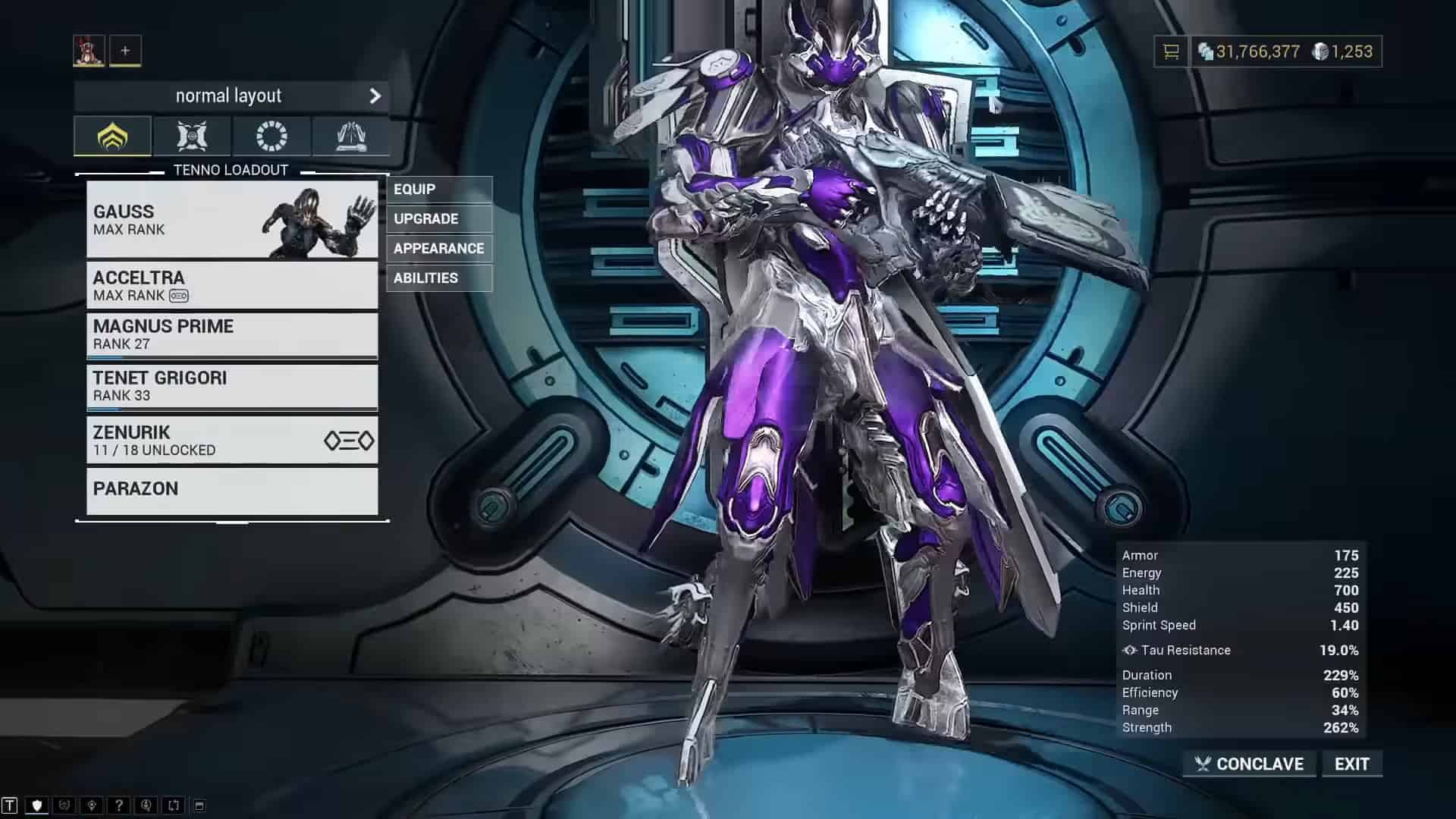Select the Gauss warframe slot
The height and width of the screenshot is (819, 1456).
(x=231, y=219)
